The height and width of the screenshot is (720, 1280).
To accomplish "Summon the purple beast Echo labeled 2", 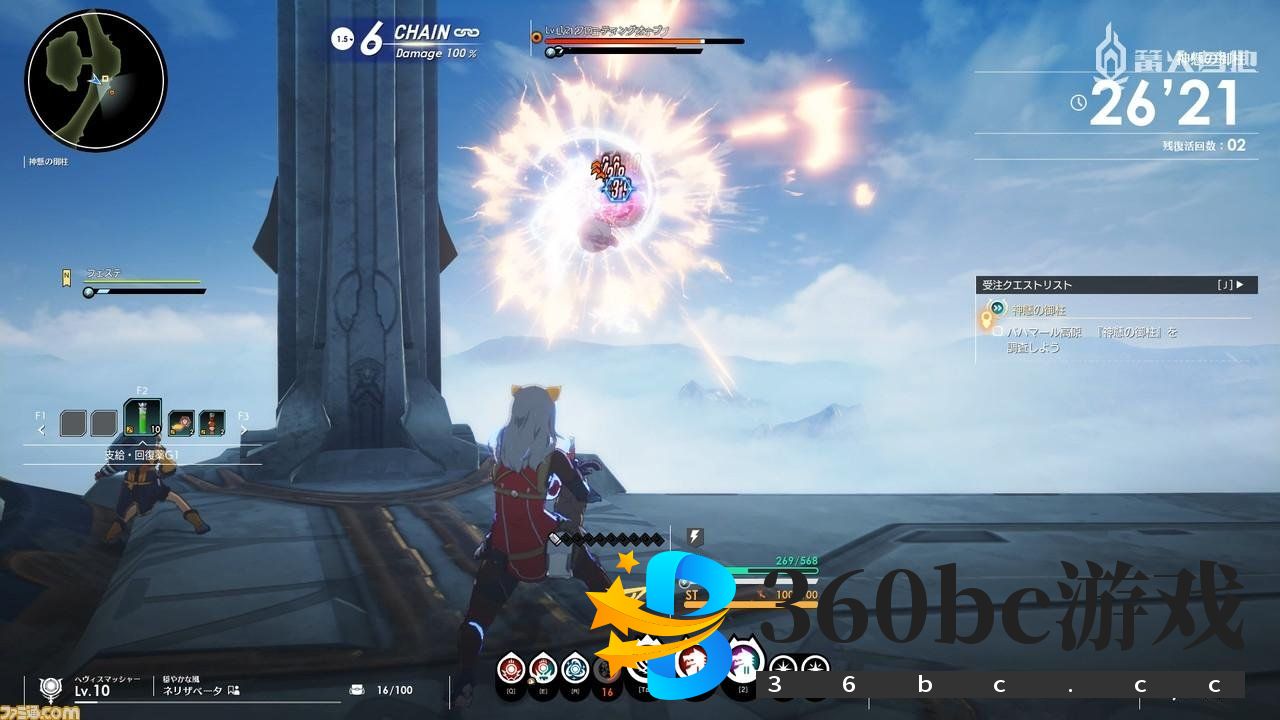I will point(743,662).
